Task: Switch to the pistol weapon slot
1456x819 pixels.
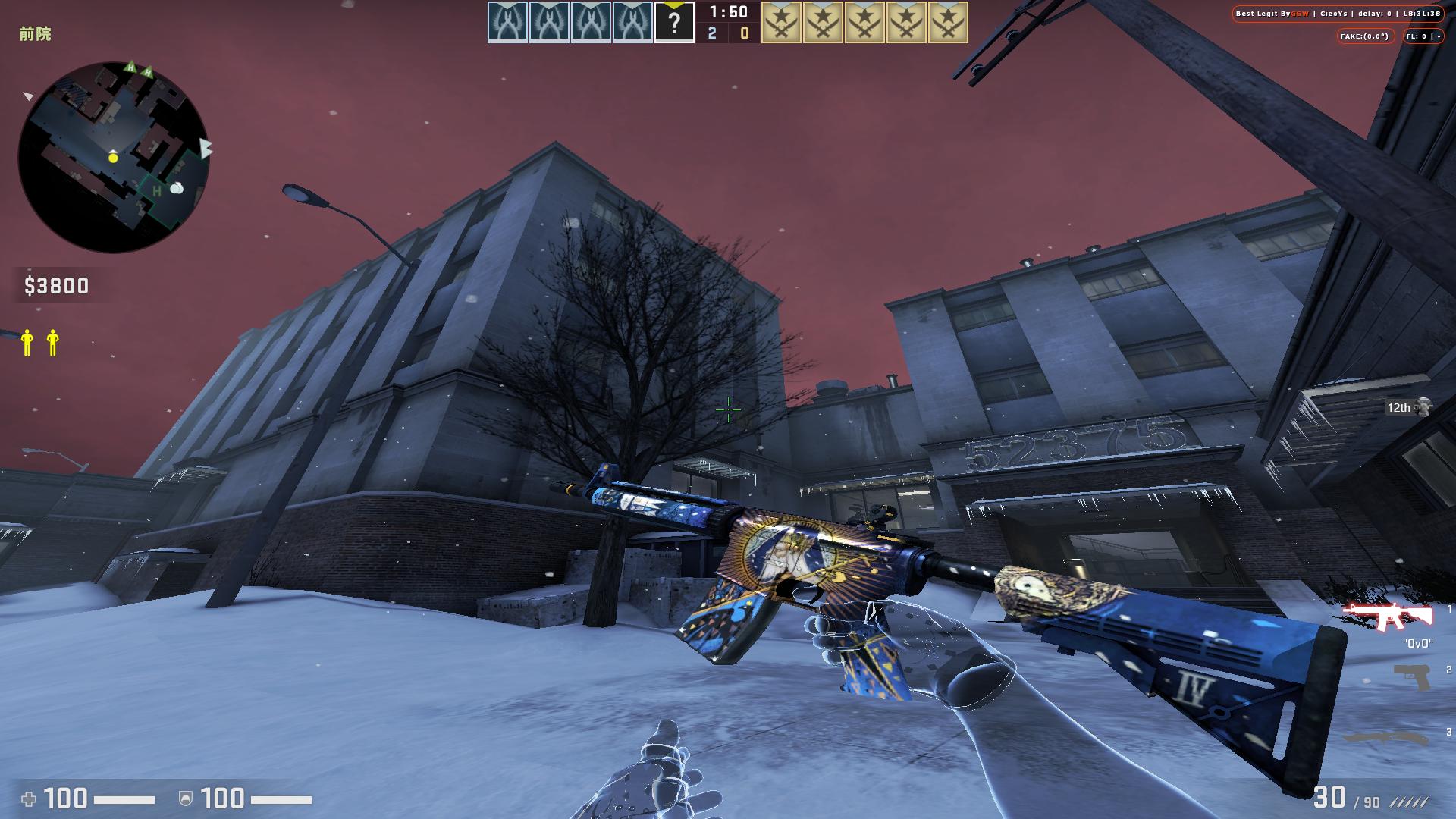Action: click(1411, 676)
